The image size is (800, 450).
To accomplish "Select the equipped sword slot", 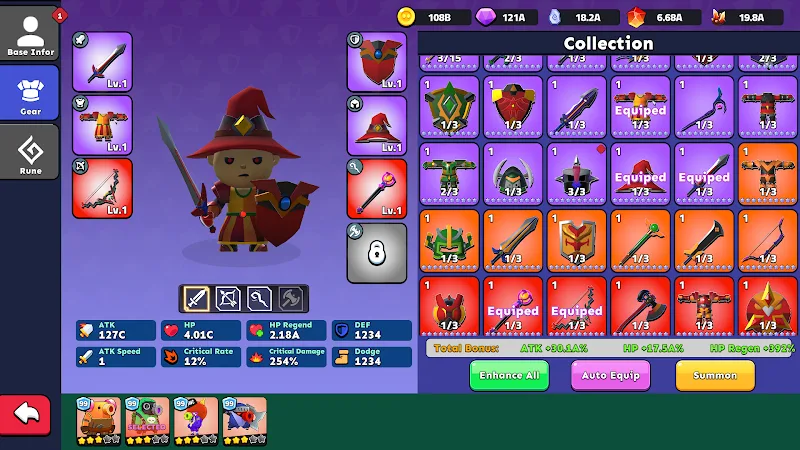I will click(x=102, y=62).
